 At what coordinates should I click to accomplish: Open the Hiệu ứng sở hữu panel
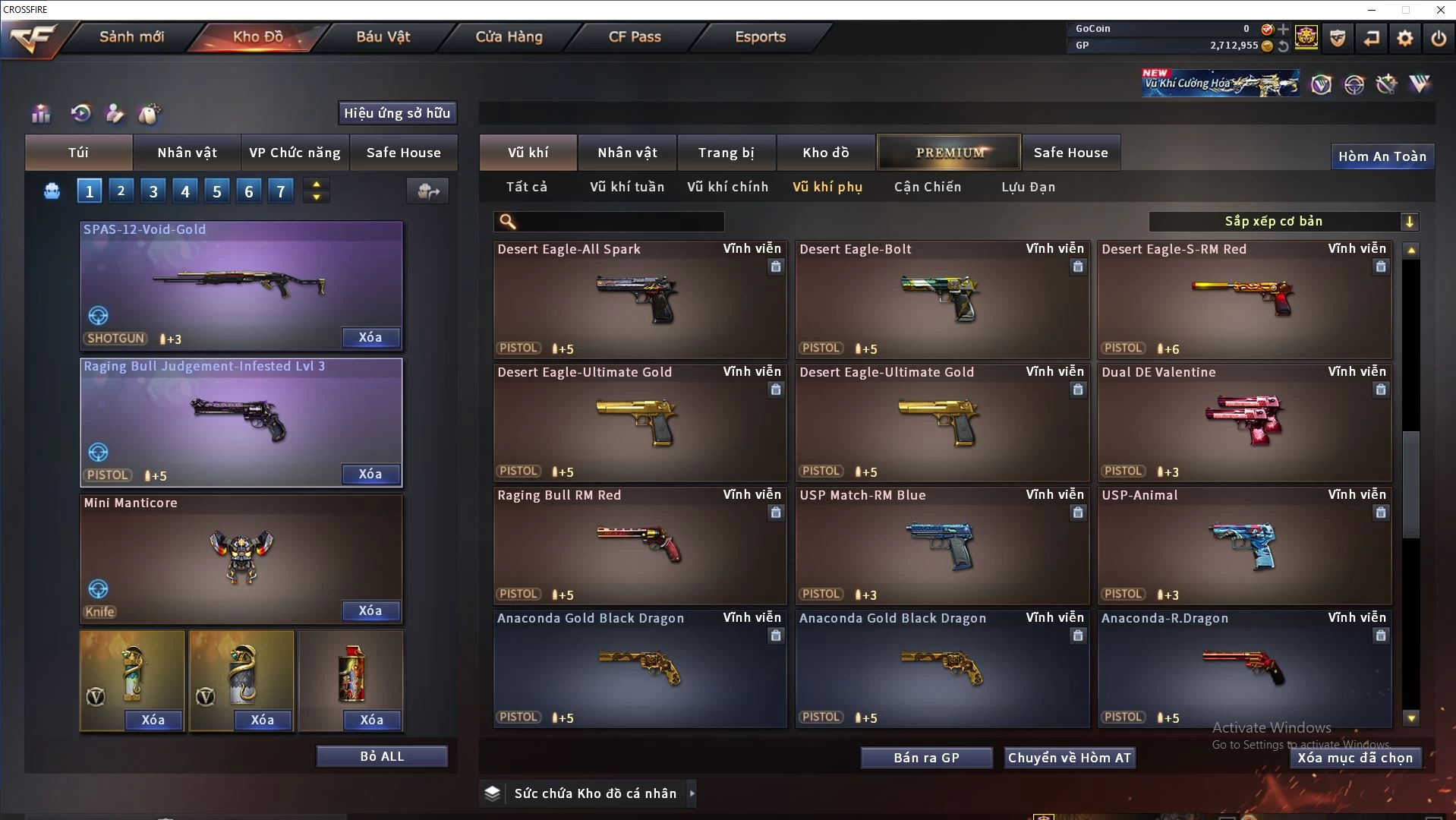pos(397,113)
